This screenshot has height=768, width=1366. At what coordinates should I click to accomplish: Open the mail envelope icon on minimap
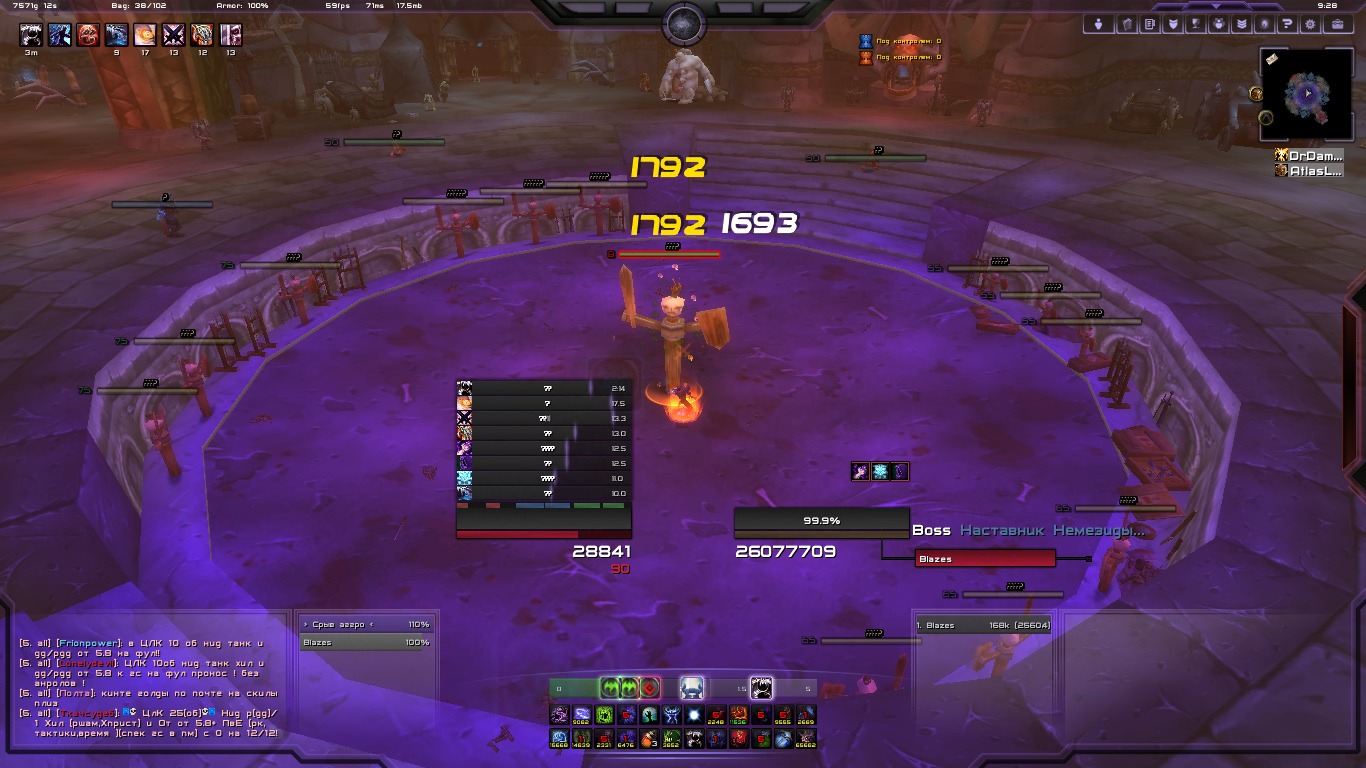pyautogui.click(x=1271, y=60)
